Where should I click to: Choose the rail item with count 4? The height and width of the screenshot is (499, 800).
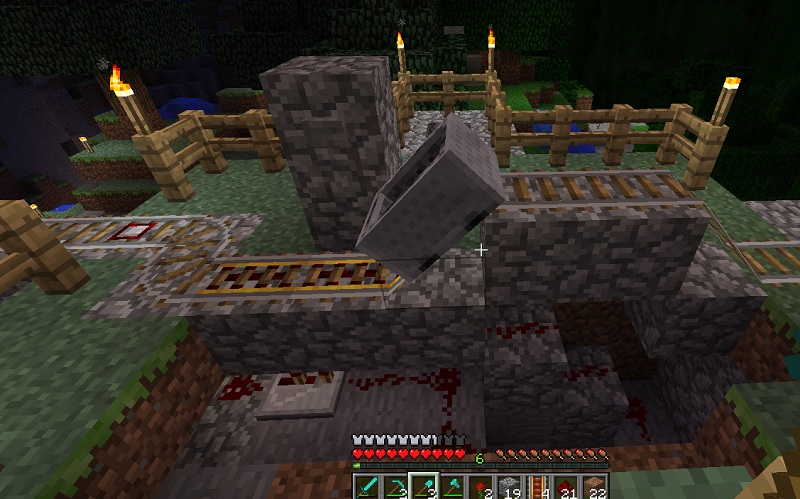[x=538, y=487]
